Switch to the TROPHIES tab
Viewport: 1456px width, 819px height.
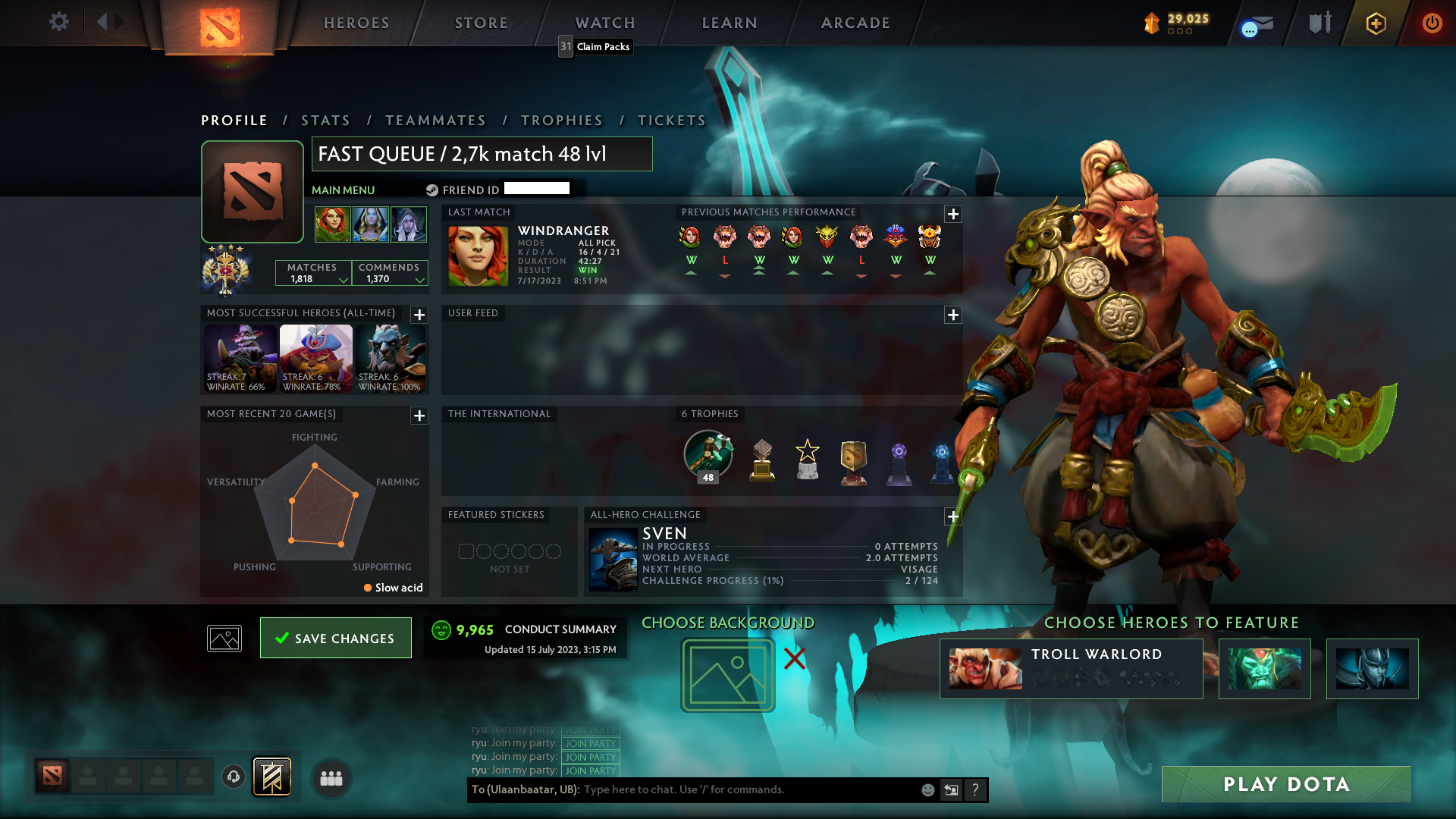[x=561, y=120]
